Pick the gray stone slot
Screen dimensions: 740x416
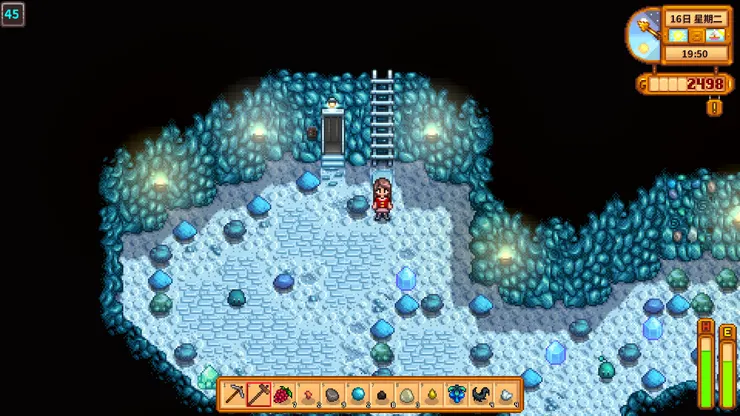pyautogui.click(x=332, y=393)
